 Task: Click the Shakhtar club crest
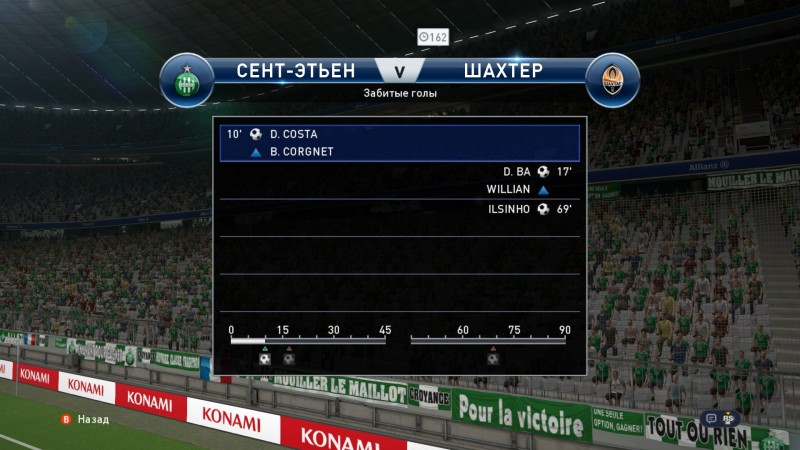[613, 80]
